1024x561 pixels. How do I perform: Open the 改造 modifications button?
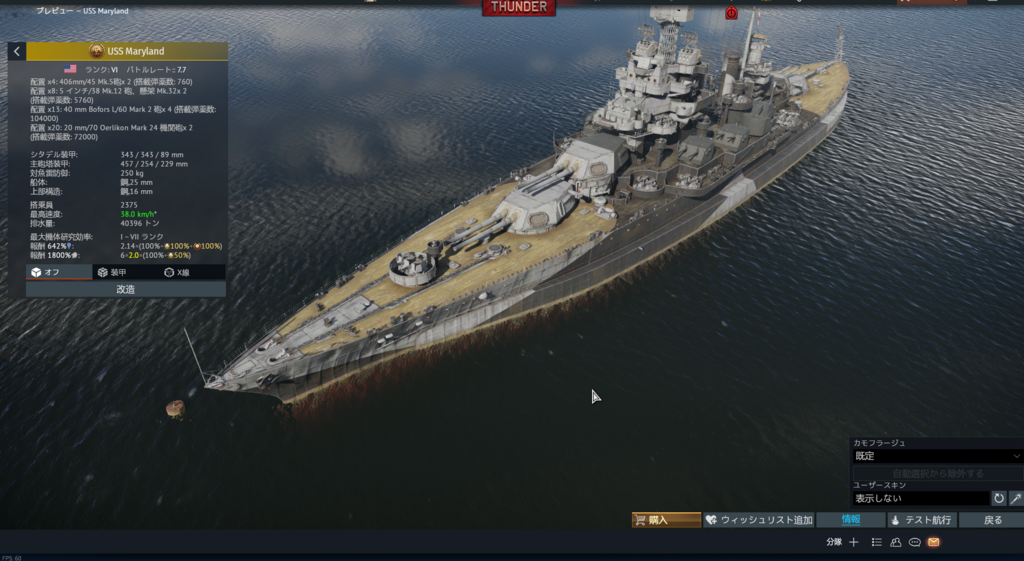pyautogui.click(x=126, y=289)
